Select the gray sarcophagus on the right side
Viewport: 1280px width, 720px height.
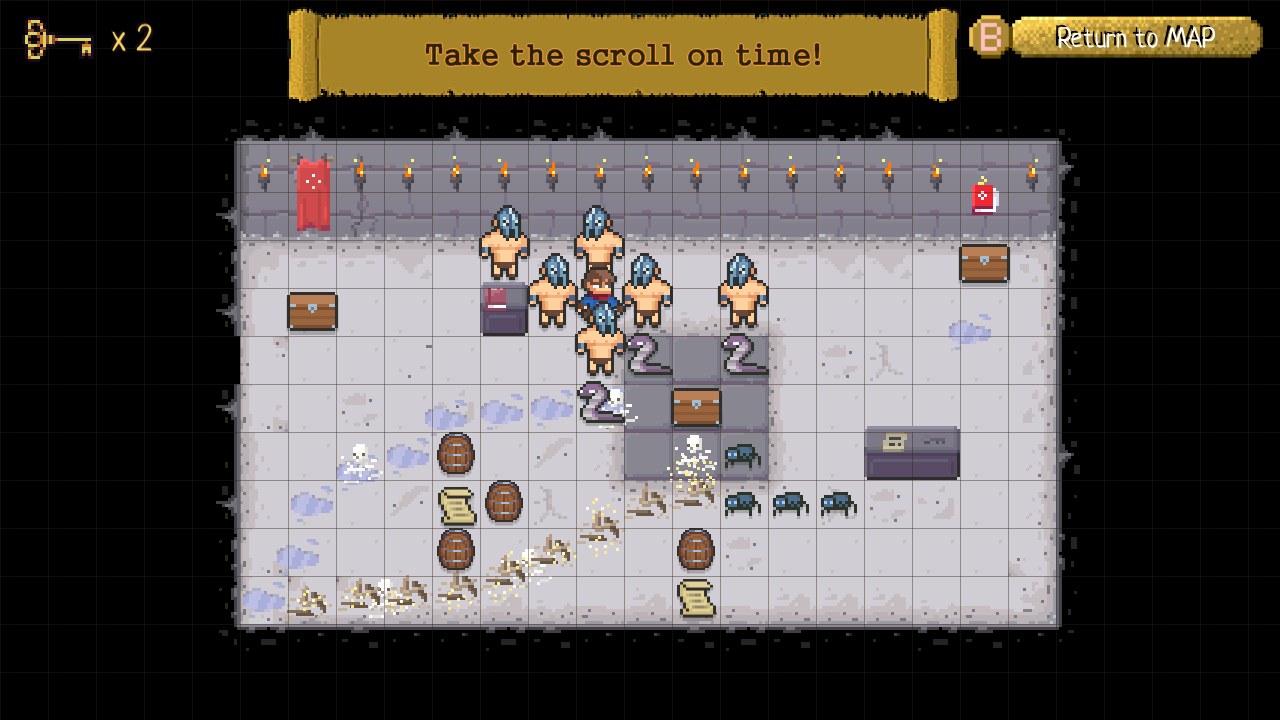pyautogui.click(x=912, y=452)
